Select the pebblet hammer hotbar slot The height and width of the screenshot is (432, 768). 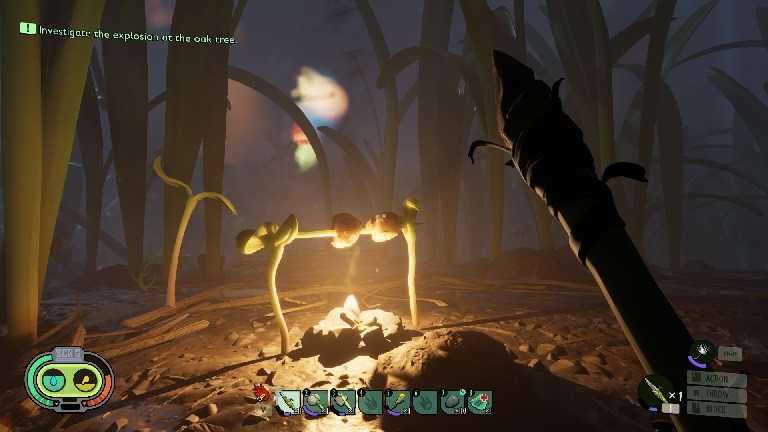[x=315, y=402]
